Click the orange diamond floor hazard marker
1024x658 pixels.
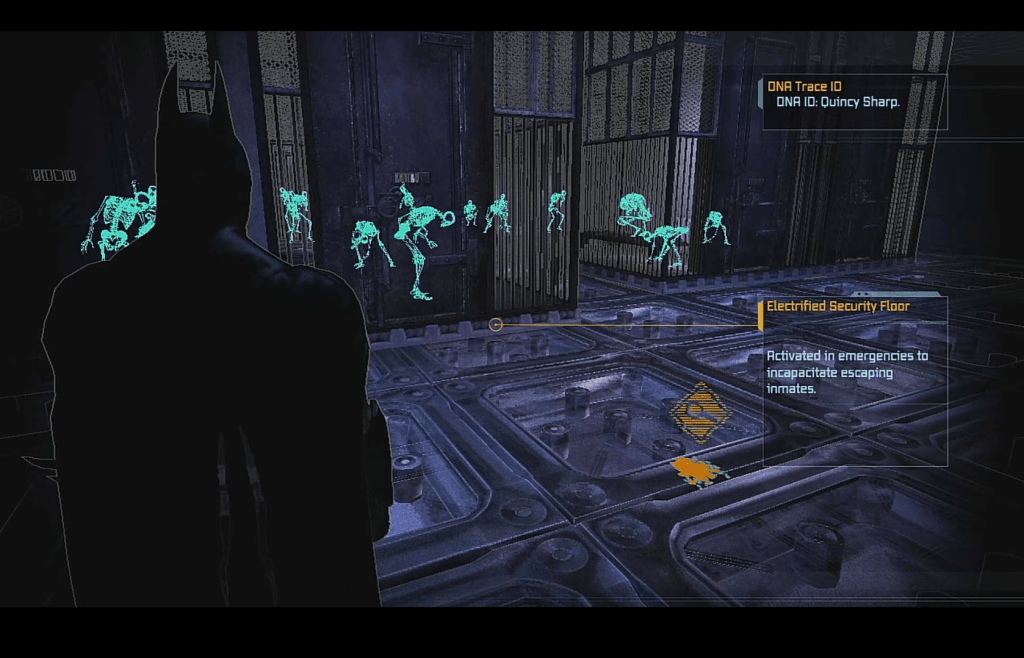click(699, 411)
